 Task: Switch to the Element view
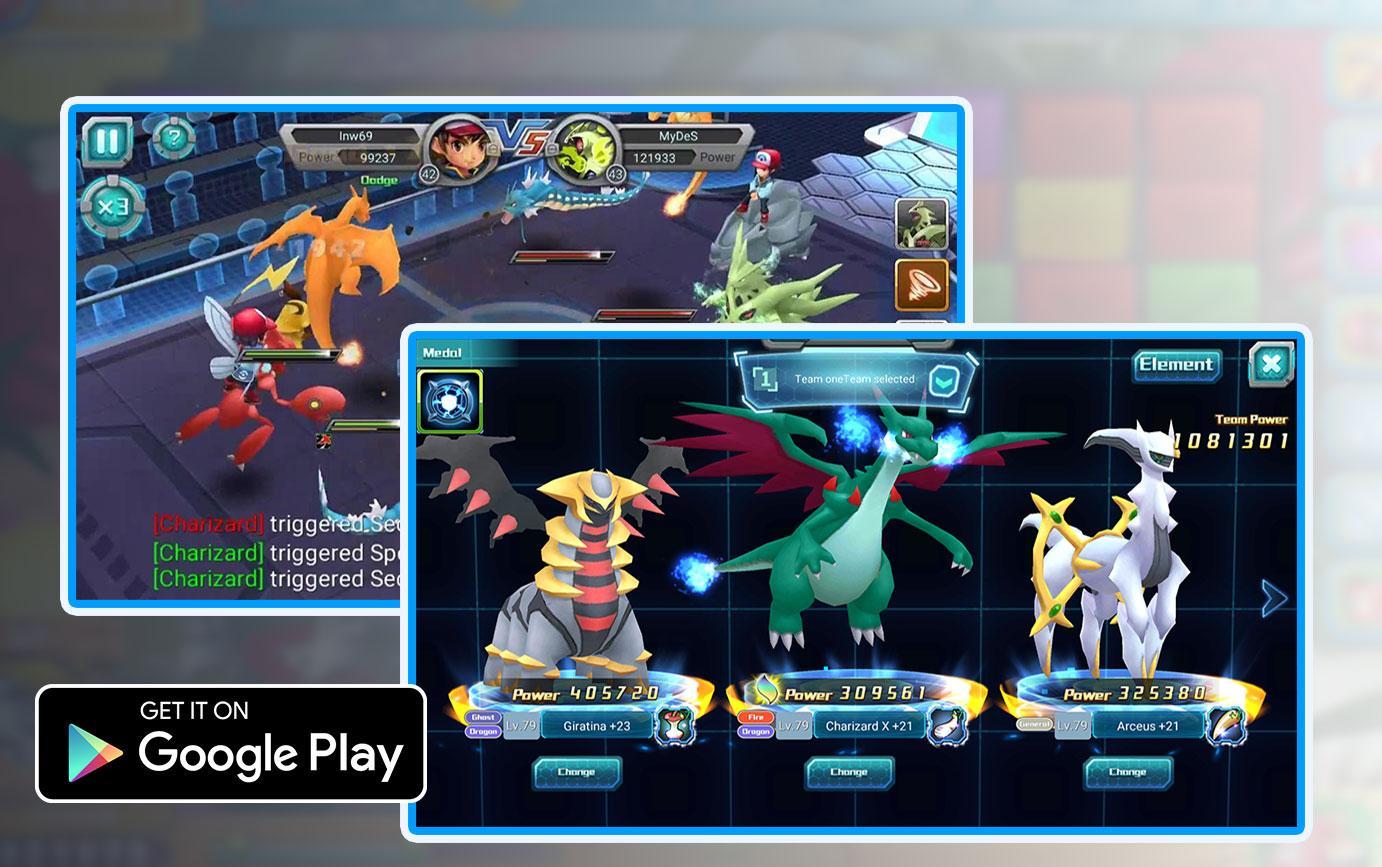1175,365
